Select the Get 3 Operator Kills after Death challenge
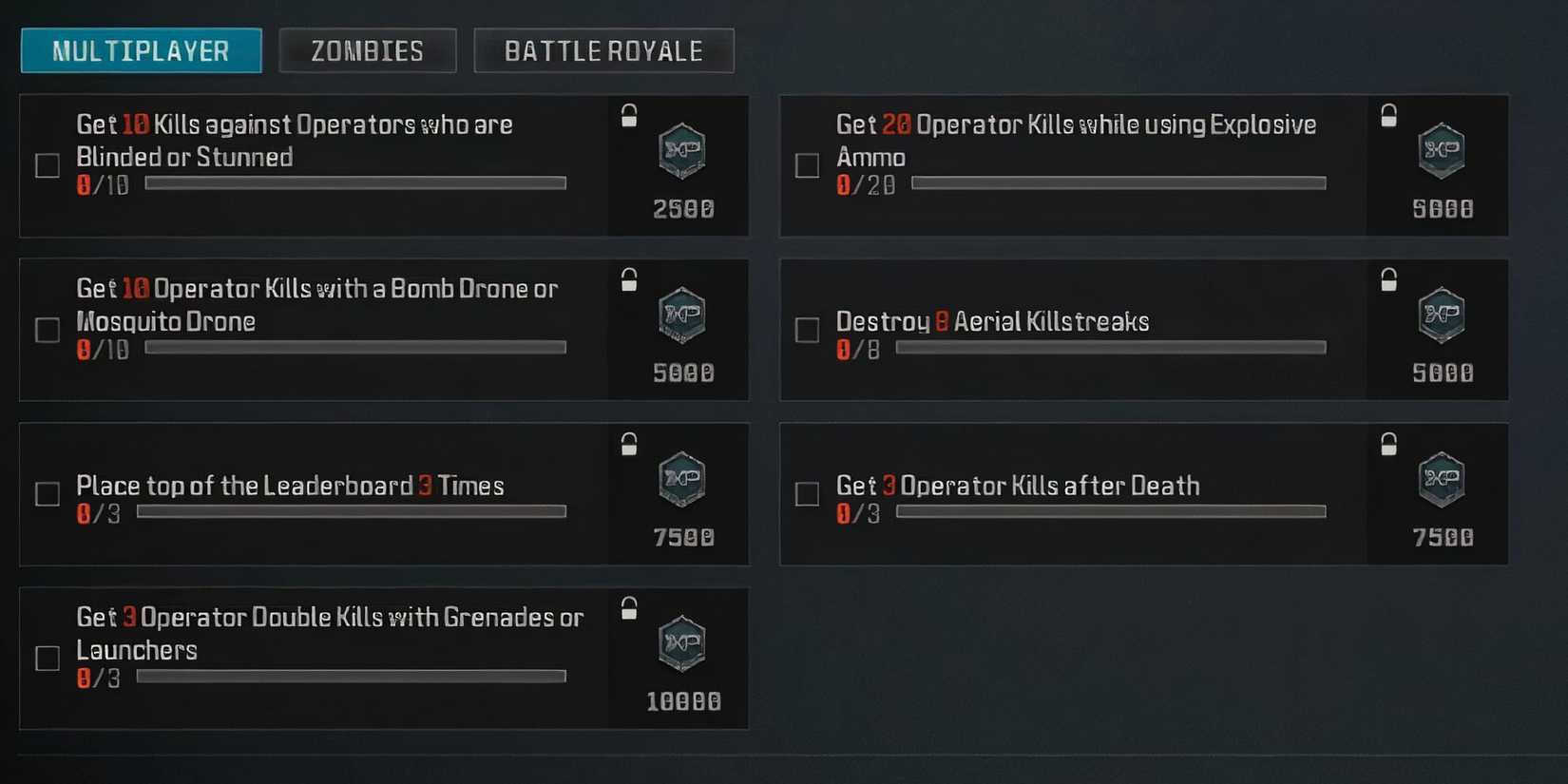 pos(1017,486)
